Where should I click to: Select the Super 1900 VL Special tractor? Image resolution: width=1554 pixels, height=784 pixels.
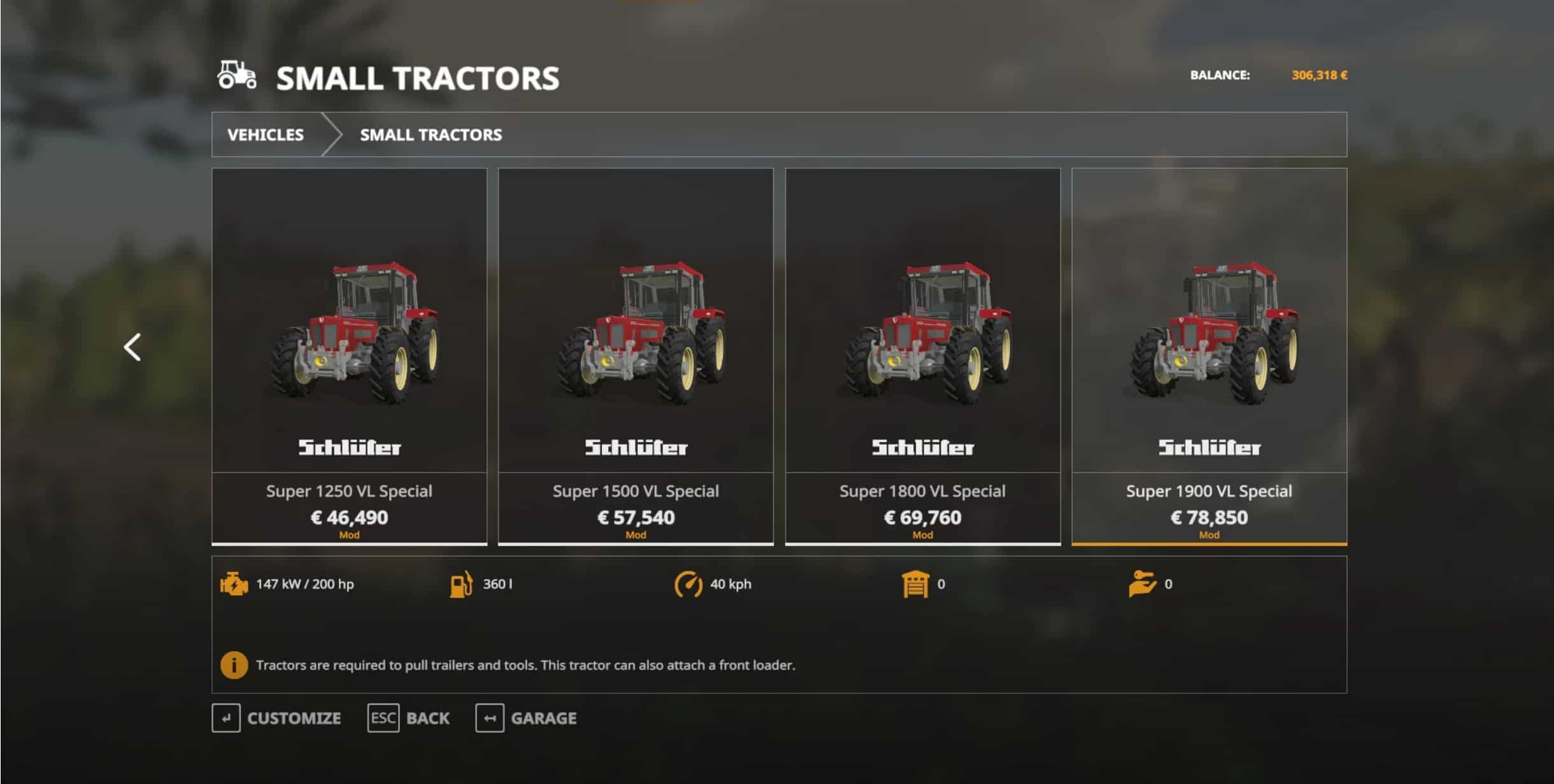coord(1209,355)
